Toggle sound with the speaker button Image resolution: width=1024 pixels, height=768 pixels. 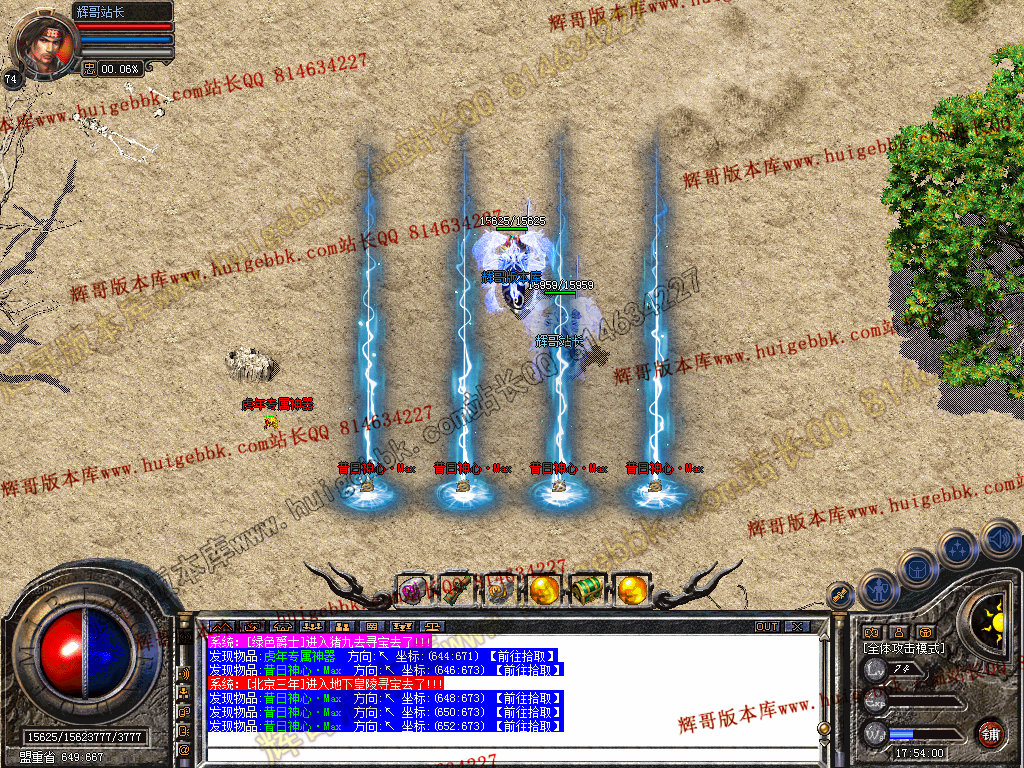pyautogui.click(x=1000, y=538)
